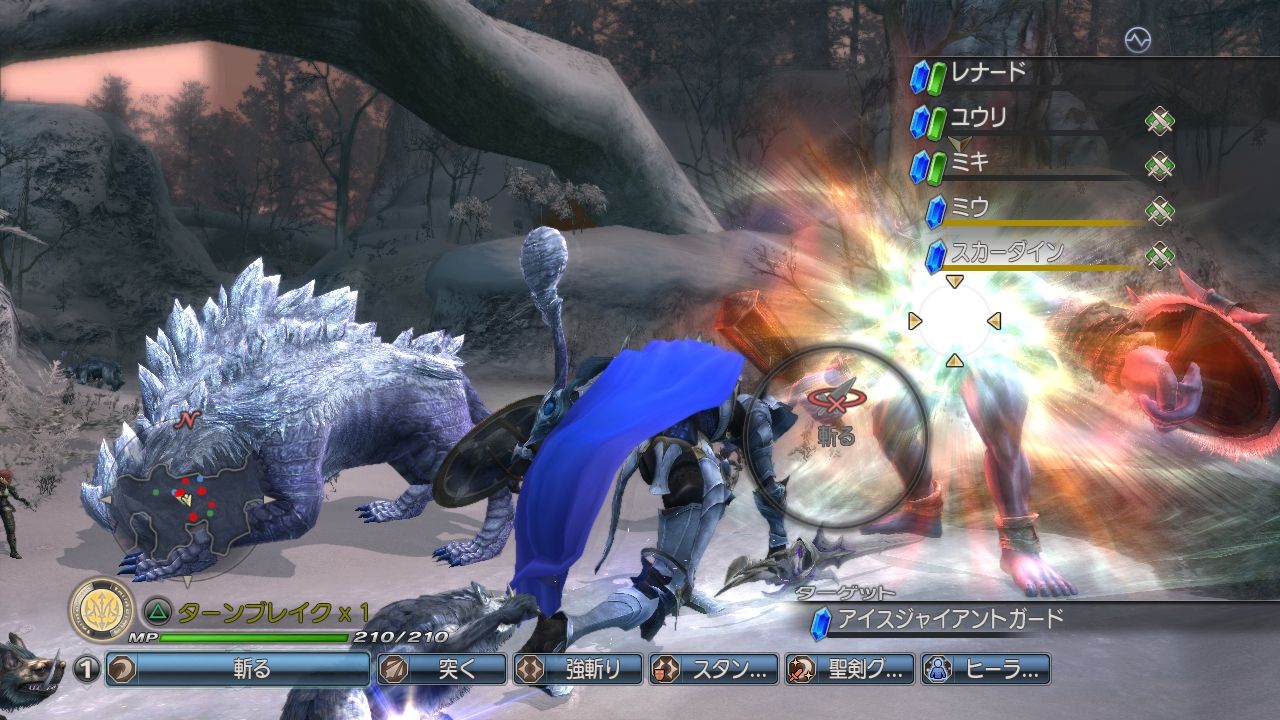Select スカーダイン in the party list
This screenshot has width=1280, height=720.
1006,254
